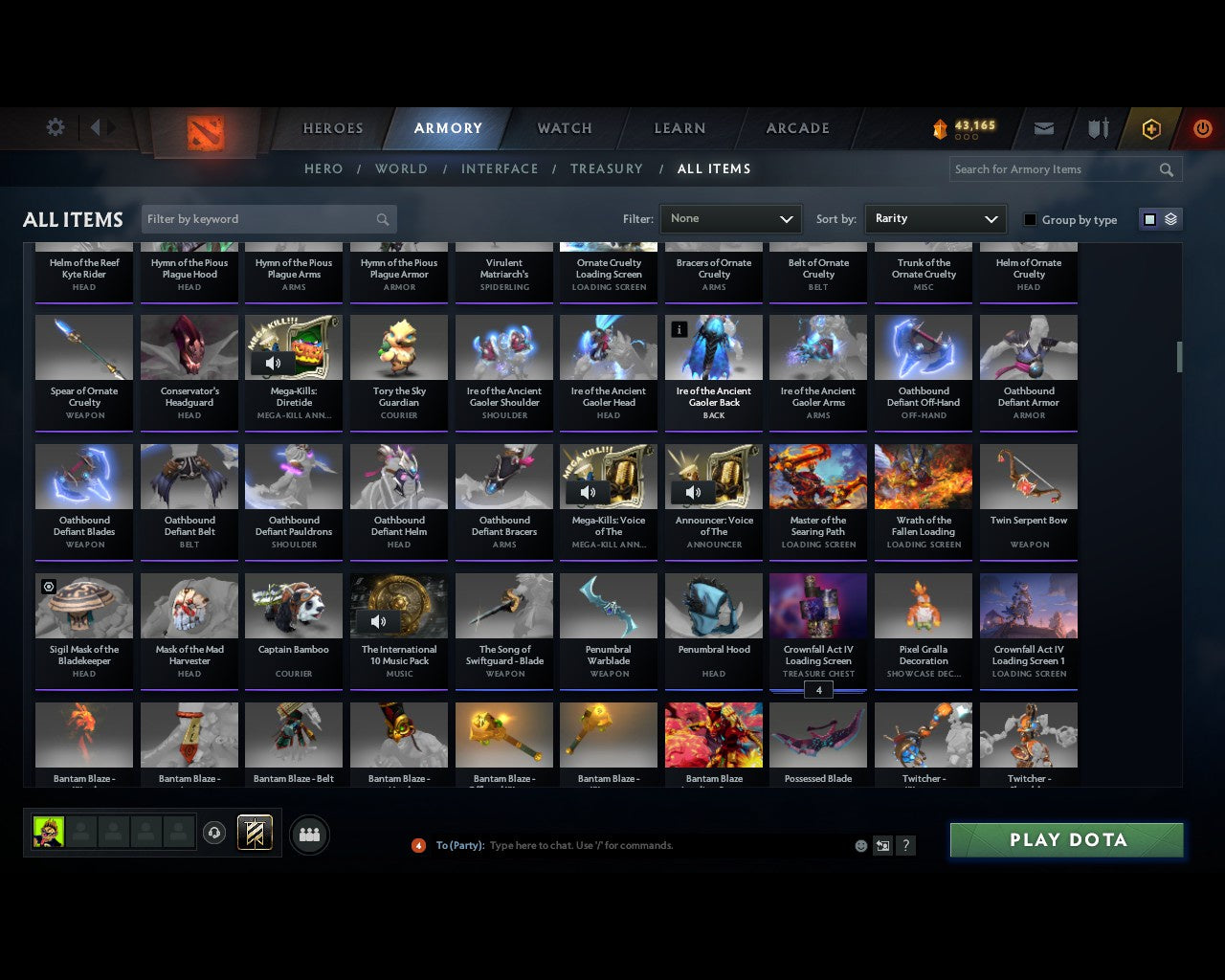Viewport: 1225px width, 980px height.
Task: Switch to grid view display mode
Action: point(1149,218)
